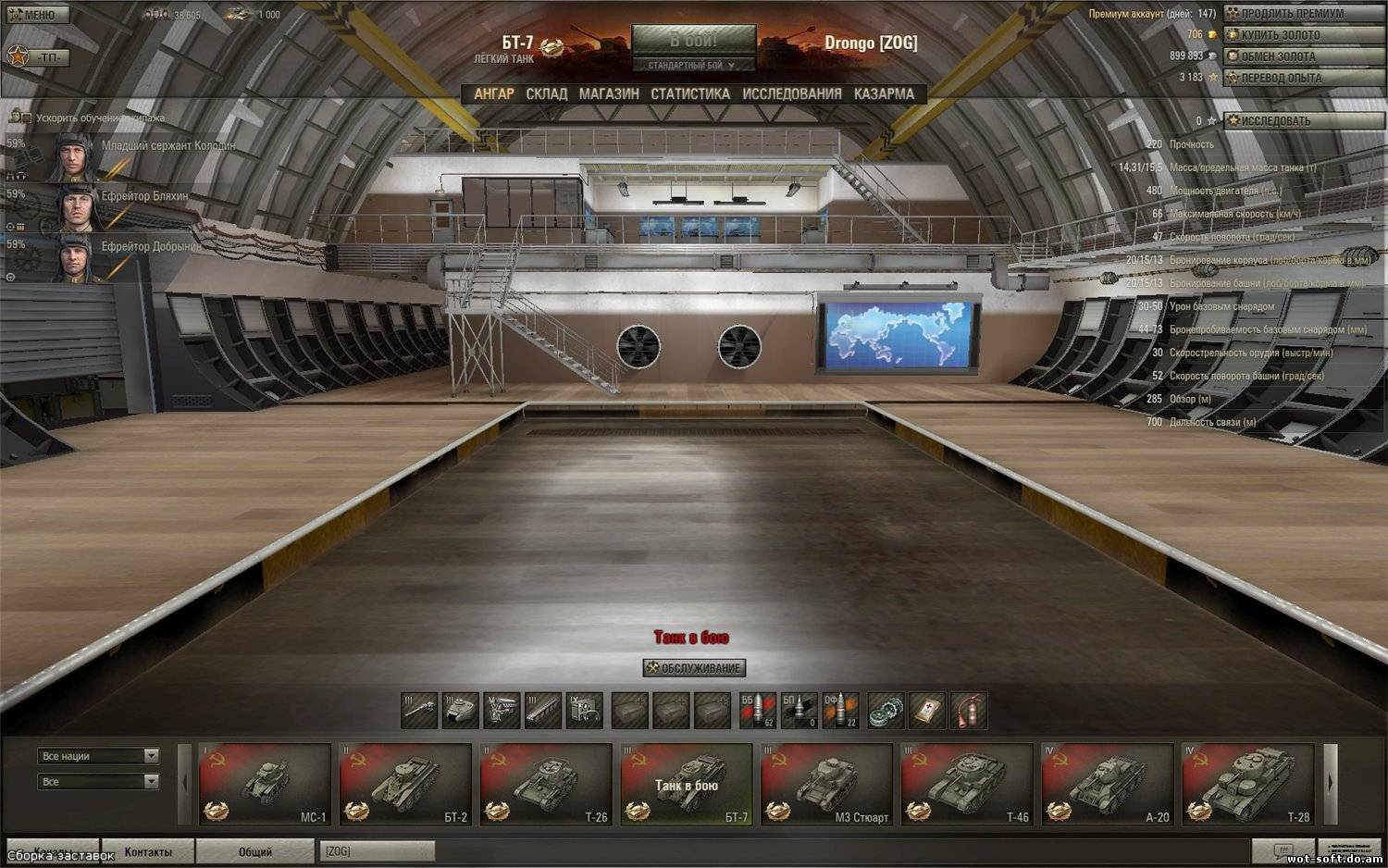Switch to the Склад tab
This screenshot has width=1388, height=868.
[546, 93]
